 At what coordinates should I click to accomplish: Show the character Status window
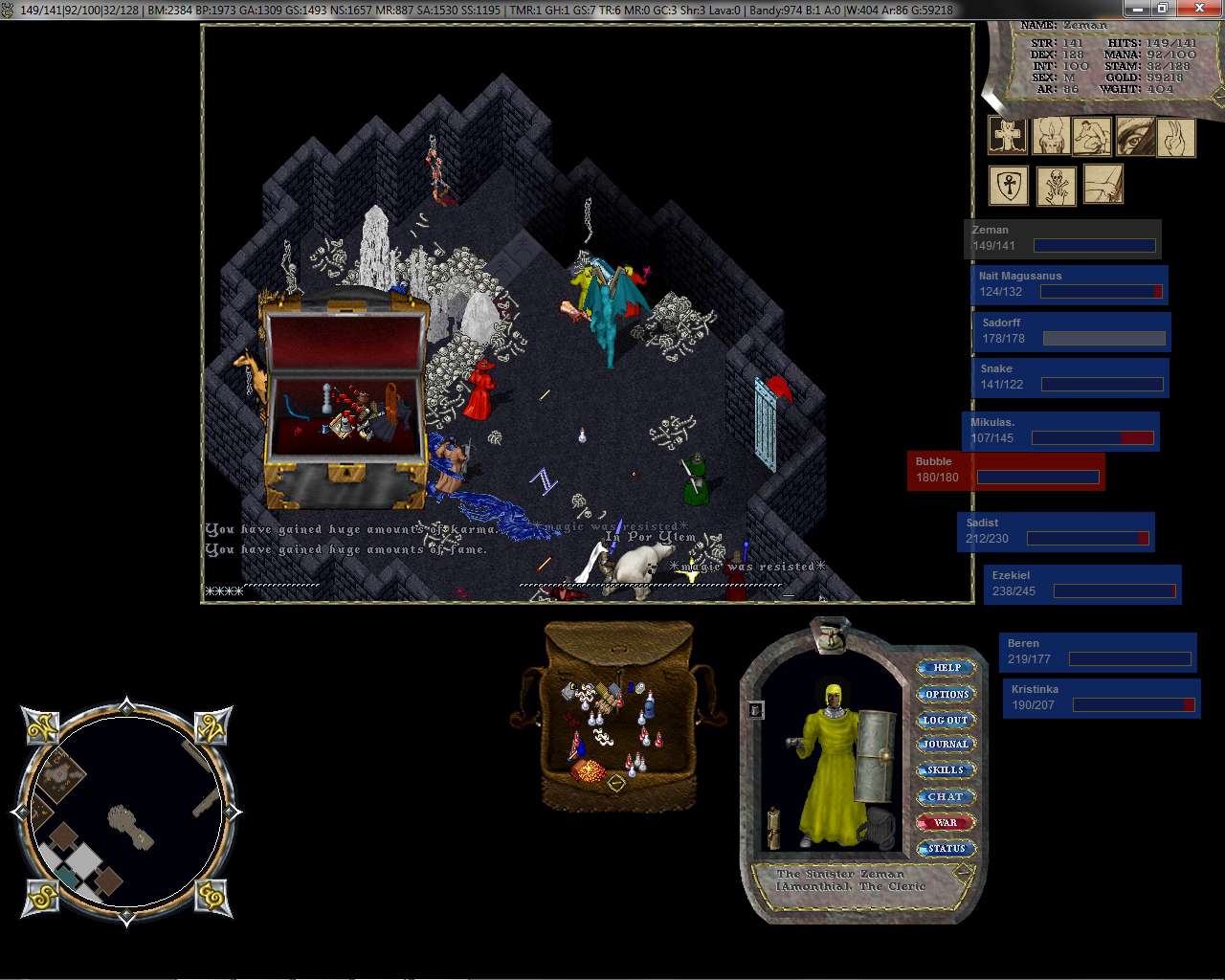946,848
